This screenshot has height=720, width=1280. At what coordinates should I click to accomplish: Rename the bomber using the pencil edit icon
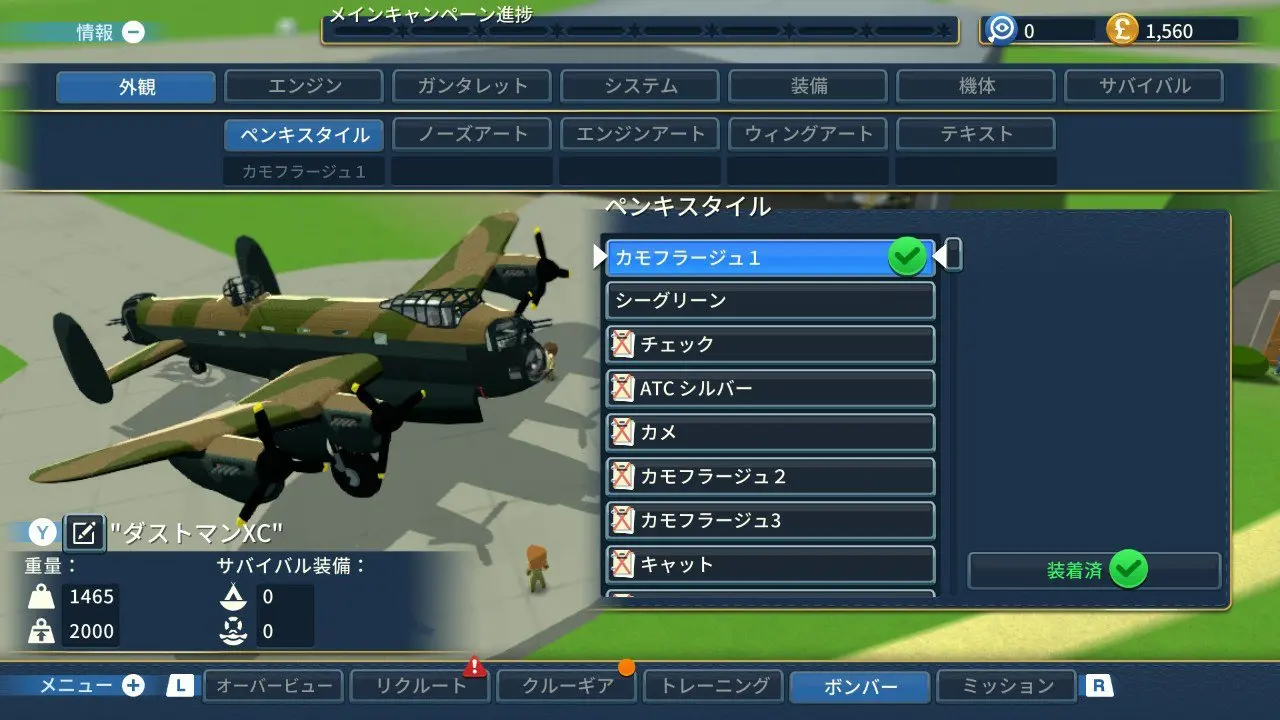coord(85,533)
